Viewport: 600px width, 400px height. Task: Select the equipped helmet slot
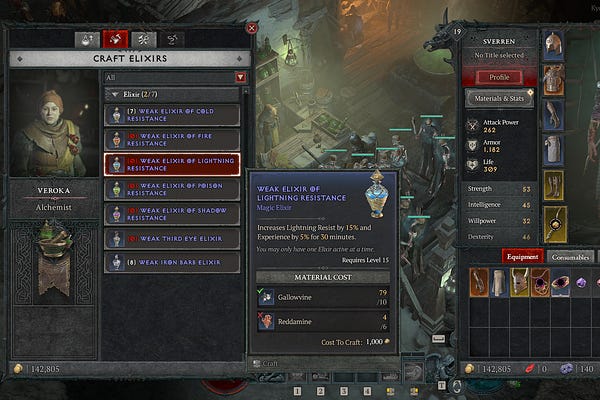tap(552, 46)
